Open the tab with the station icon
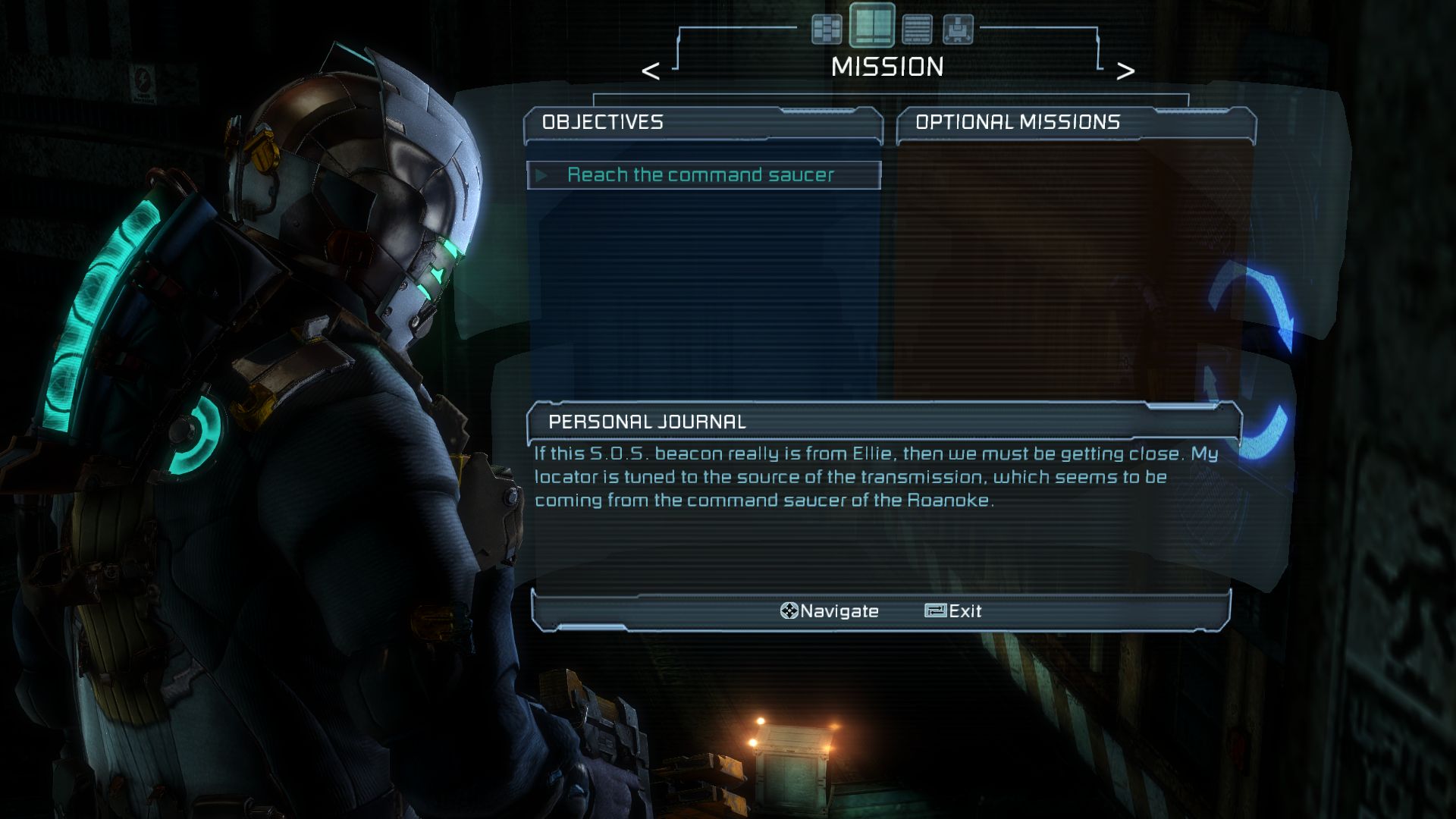The width and height of the screenshot is (1456, 819). (958, 30)
